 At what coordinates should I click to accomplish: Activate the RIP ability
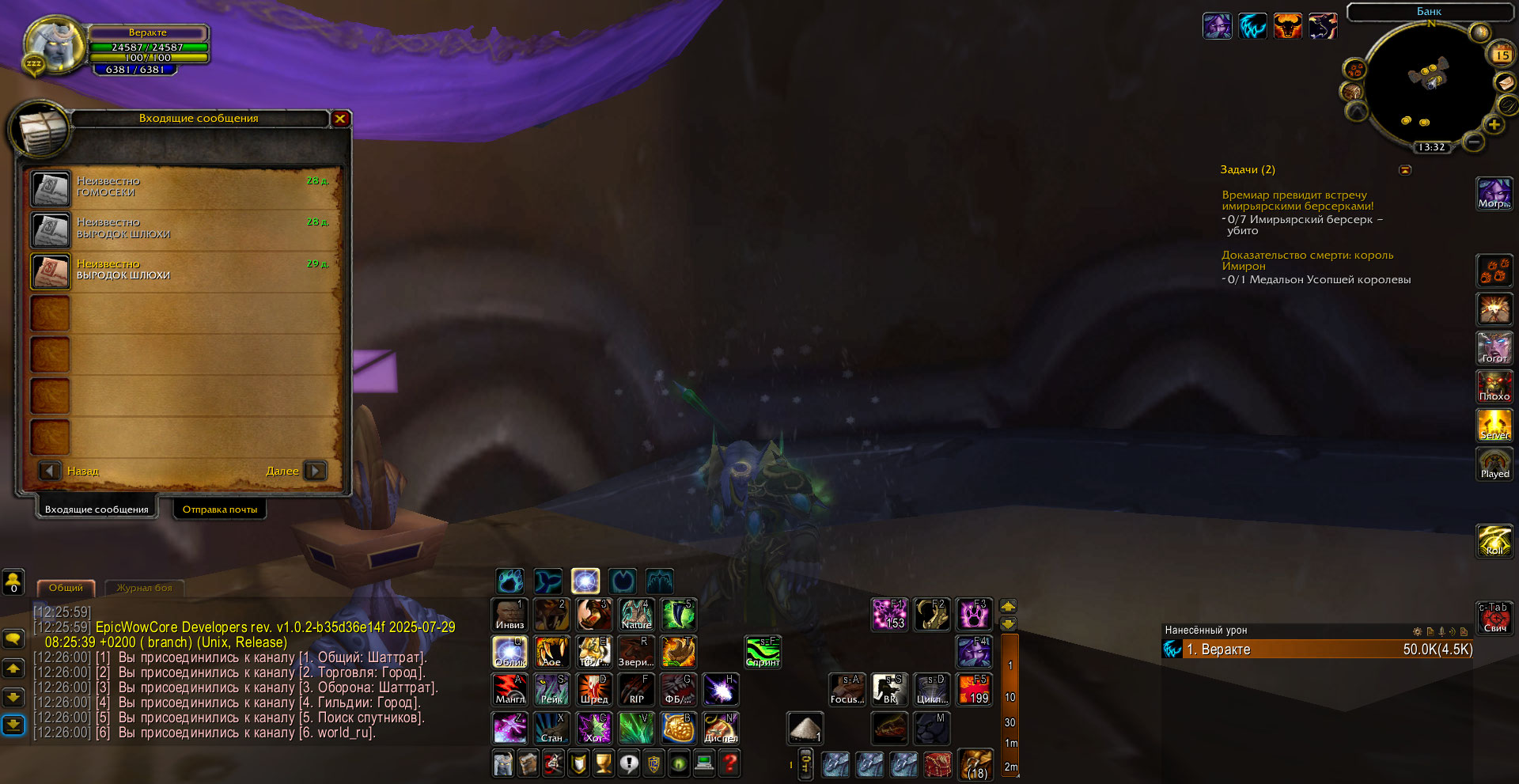(x=636, y=689)
